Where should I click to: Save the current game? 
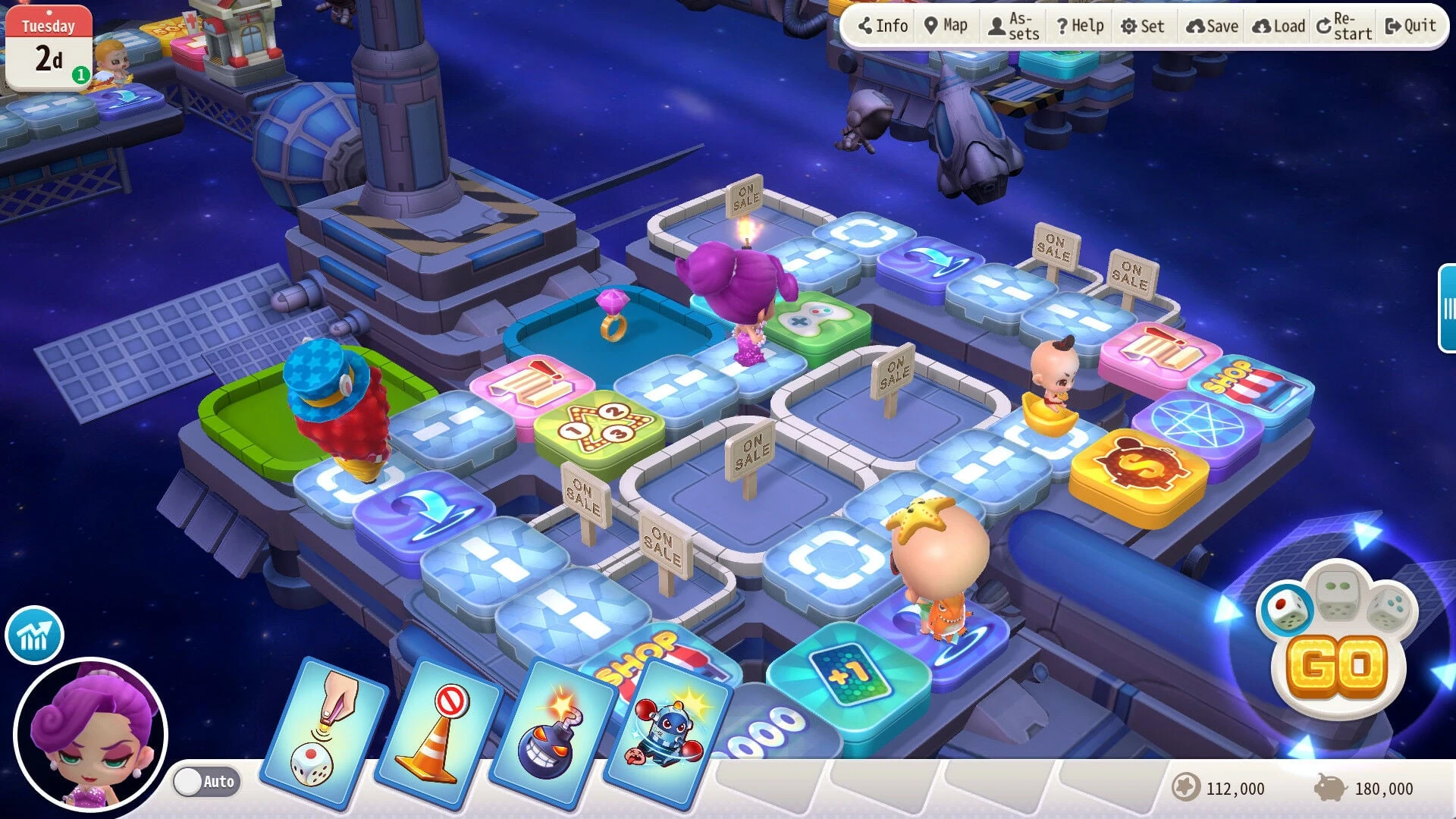(1212, 27)
